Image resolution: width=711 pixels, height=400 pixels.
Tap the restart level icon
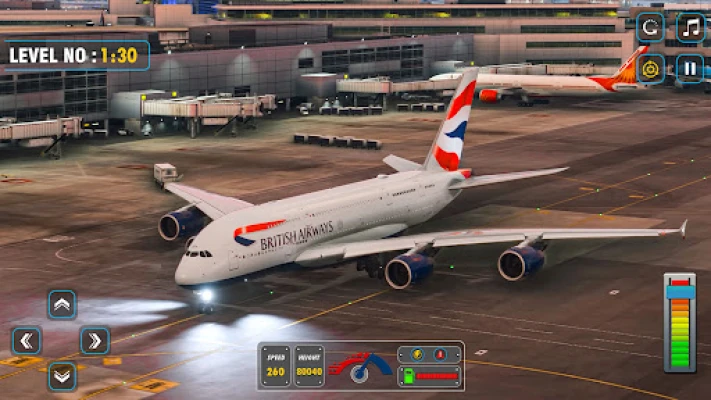[x=650, y=27]
